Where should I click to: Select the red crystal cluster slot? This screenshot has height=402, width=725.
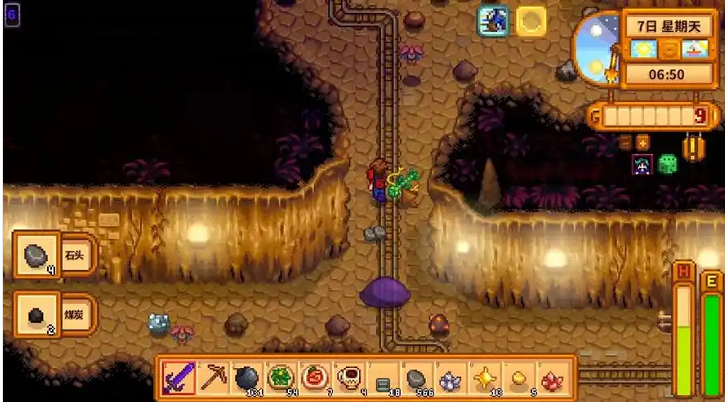552,379
